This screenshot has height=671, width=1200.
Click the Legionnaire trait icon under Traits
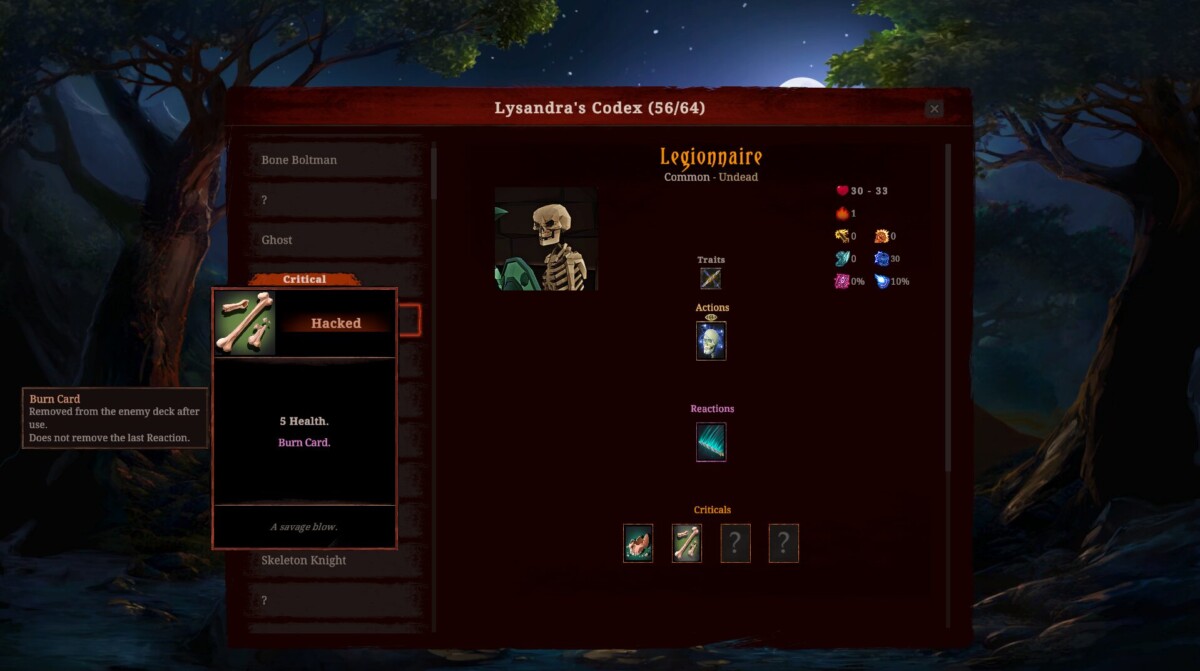point(711,279)
